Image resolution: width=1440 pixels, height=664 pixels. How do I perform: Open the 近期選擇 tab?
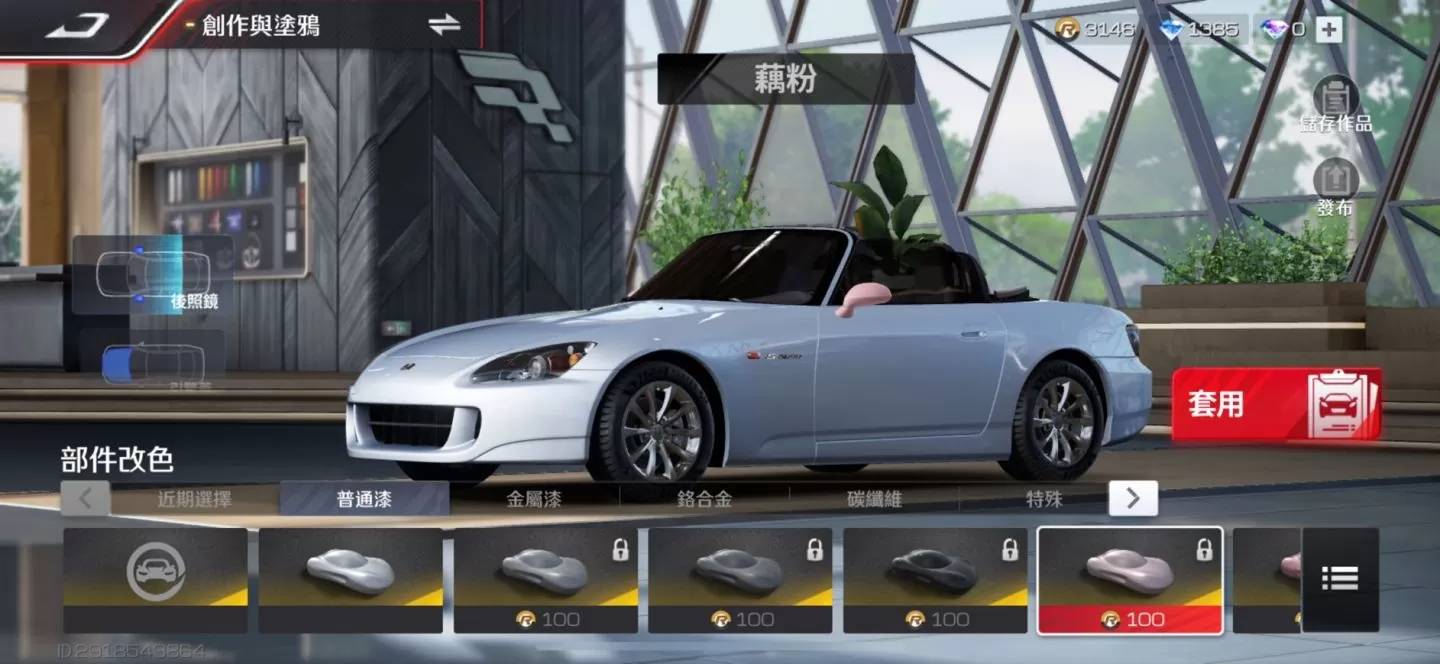click(x=194, y=498)
